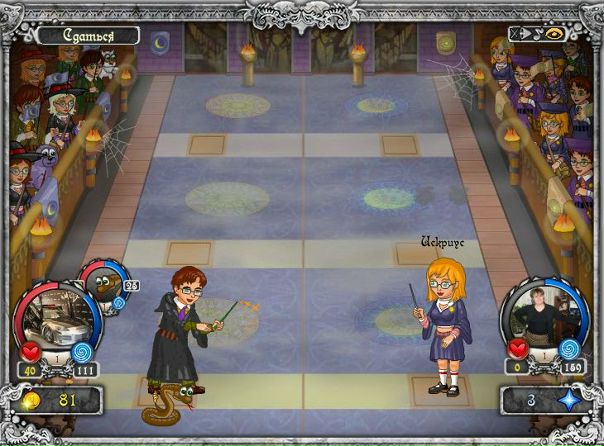Click the Сдаться surrender button
604x446 pixels.
[x=86, y=36]
